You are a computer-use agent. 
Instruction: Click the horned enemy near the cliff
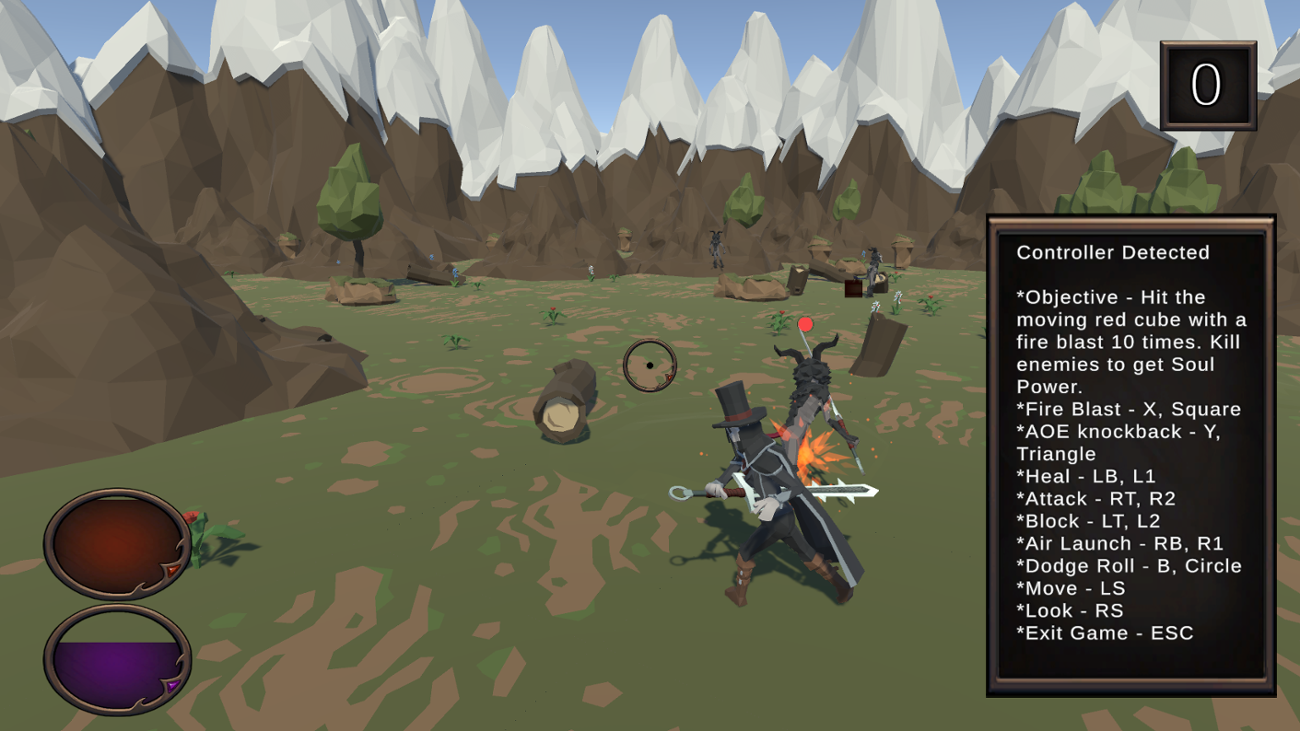(716, 248)
